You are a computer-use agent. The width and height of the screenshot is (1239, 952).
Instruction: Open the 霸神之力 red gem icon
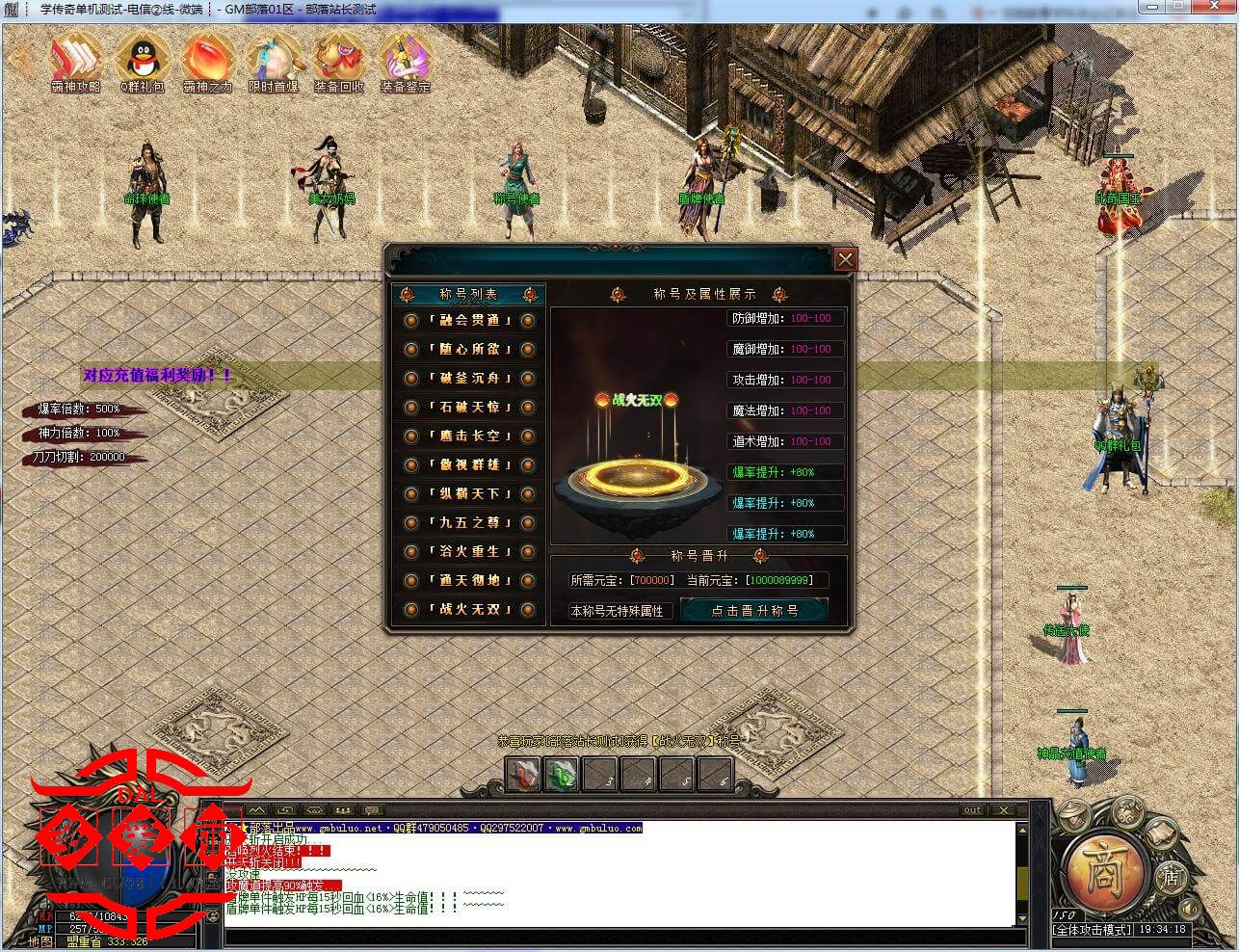pyautogui.click(x=207, y=60)
